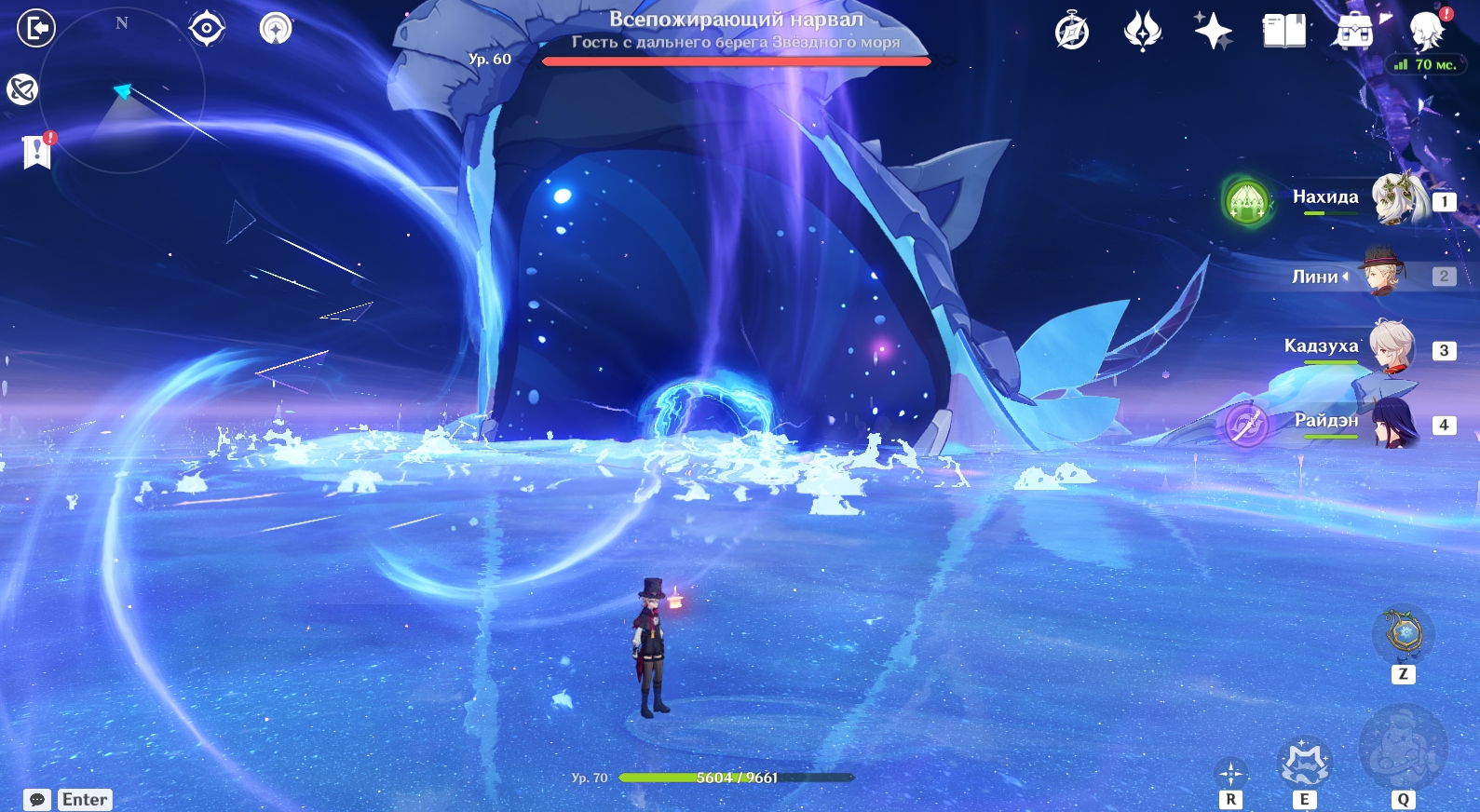Use Райдэн's purple elemental burst icon
This screenshot has width=1480, height=812.
tap(1246, 425)
